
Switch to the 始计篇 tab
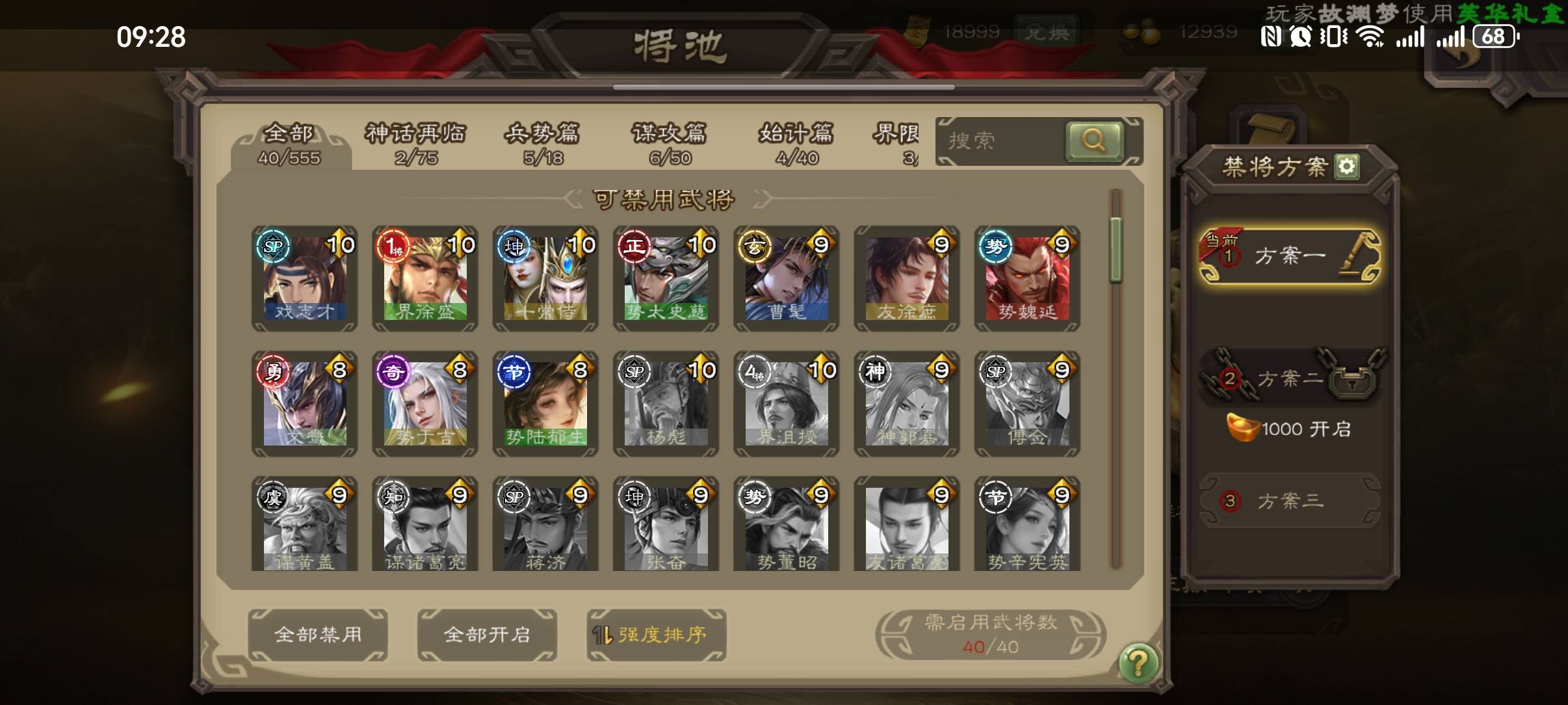[x=796, y=144]
